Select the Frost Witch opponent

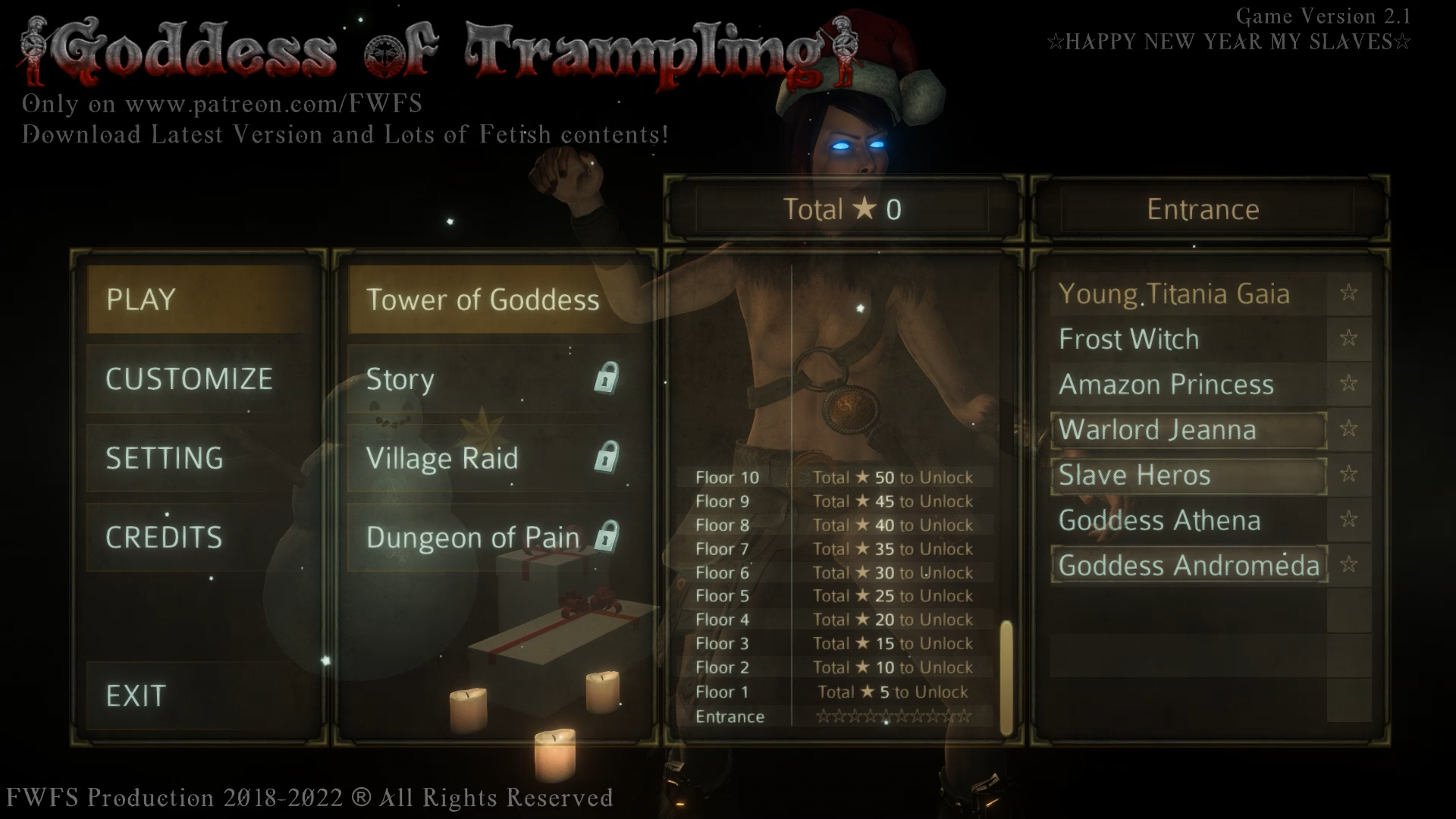click(x=1188, y=339)
